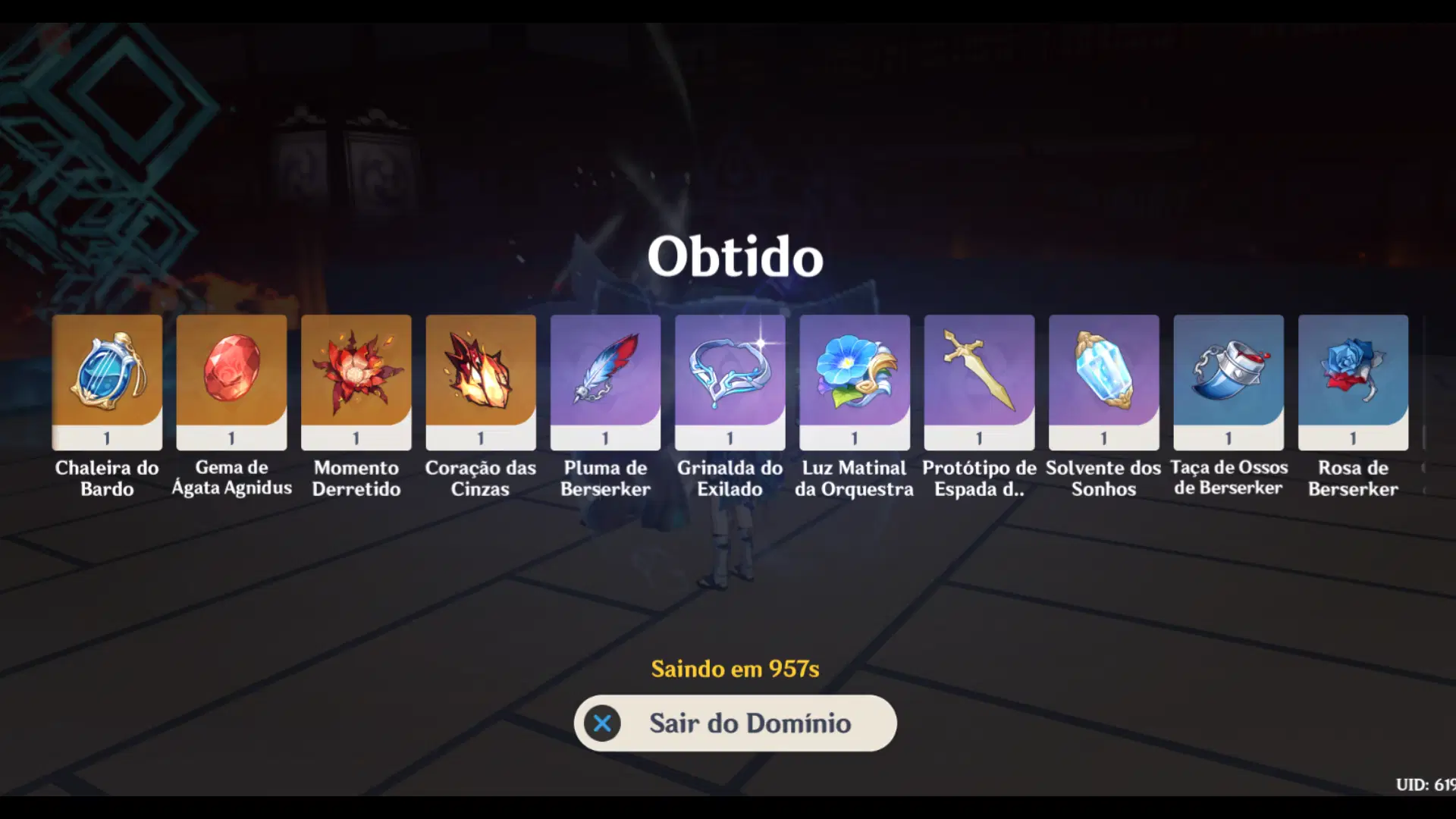1456x819 pixels.
Task: Click the quantity label on Chaleira do Bardo card
Action: pos(106,438)
